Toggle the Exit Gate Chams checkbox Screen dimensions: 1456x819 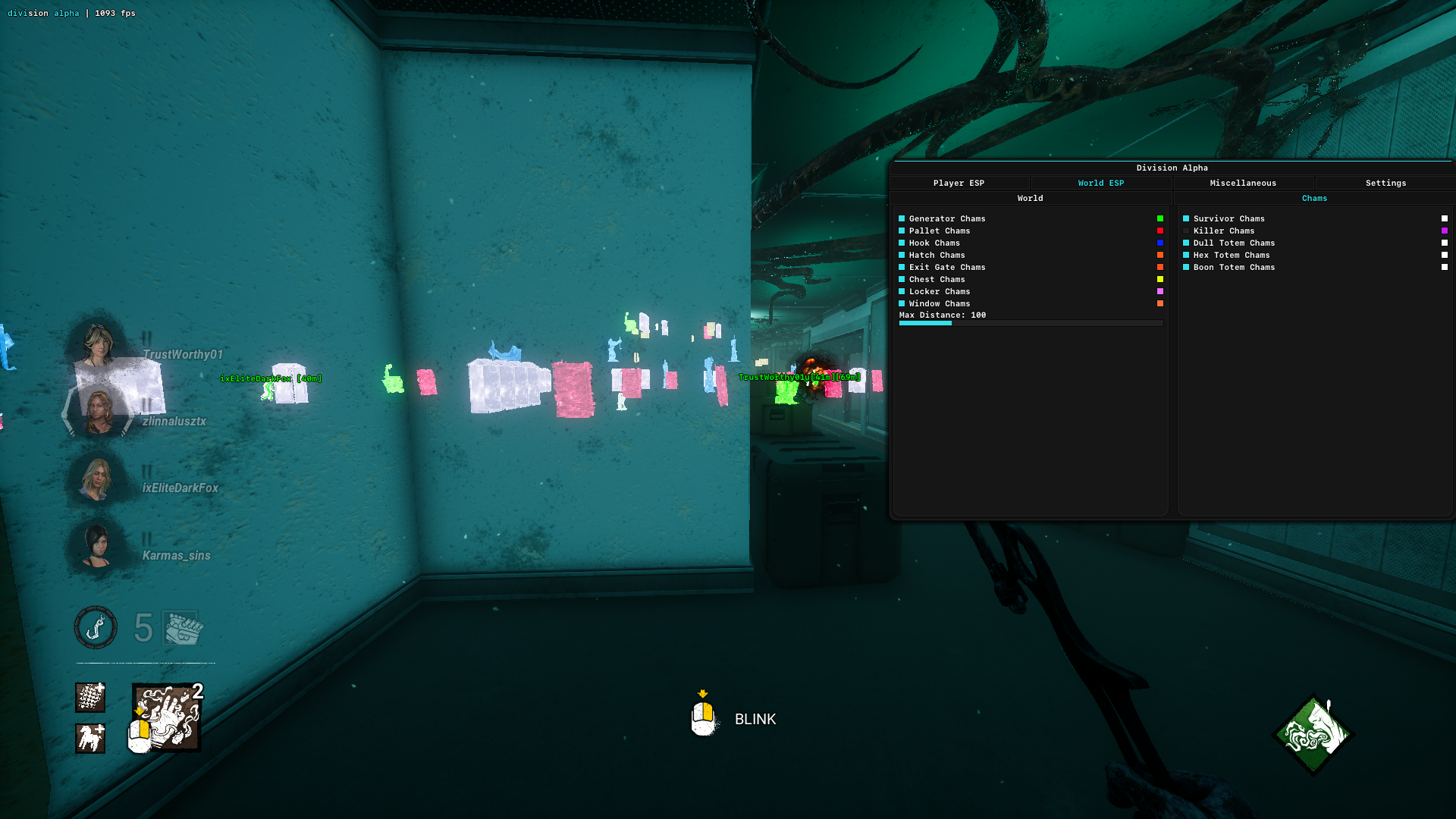[x=902, y=267]
